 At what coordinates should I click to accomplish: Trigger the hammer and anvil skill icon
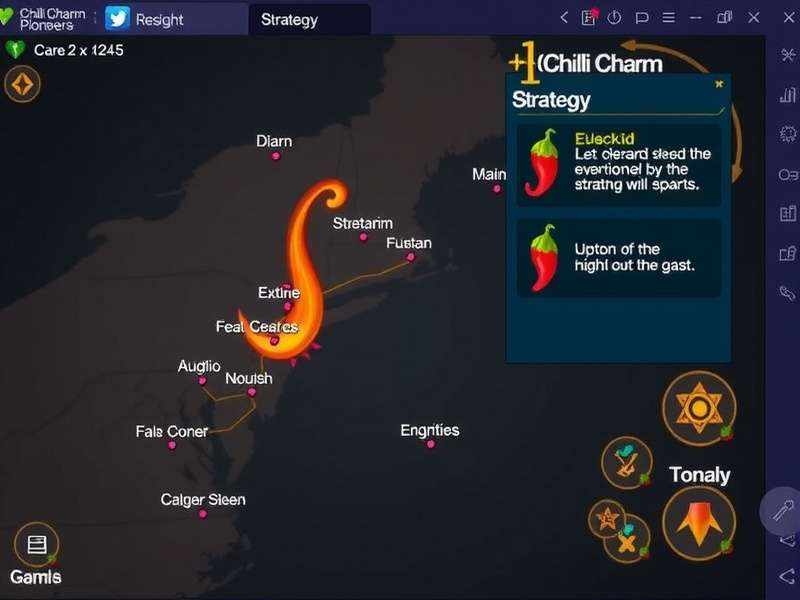pos(627,461)
